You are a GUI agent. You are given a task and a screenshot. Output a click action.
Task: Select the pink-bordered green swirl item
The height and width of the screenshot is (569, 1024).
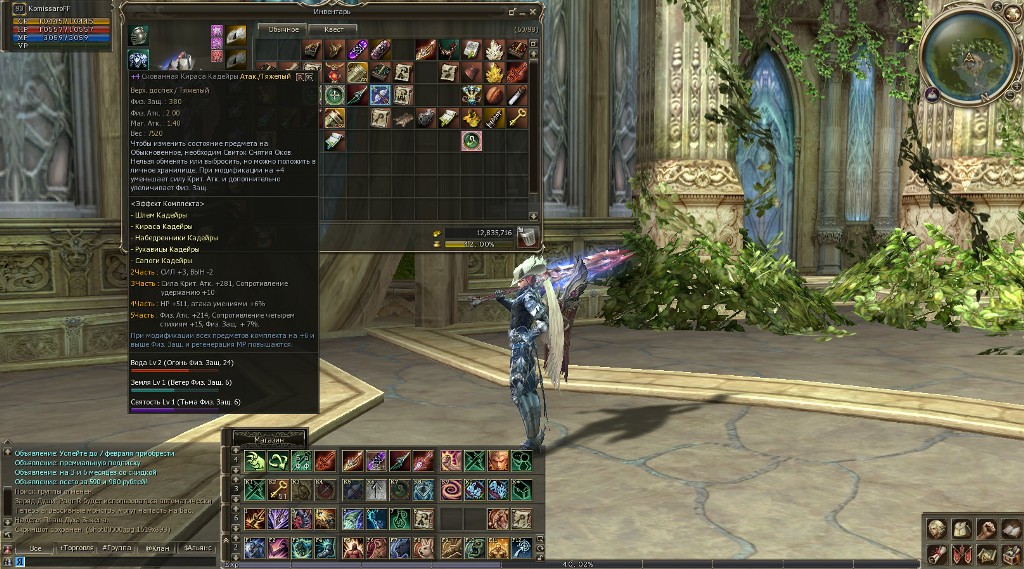(x=472, y=141)
